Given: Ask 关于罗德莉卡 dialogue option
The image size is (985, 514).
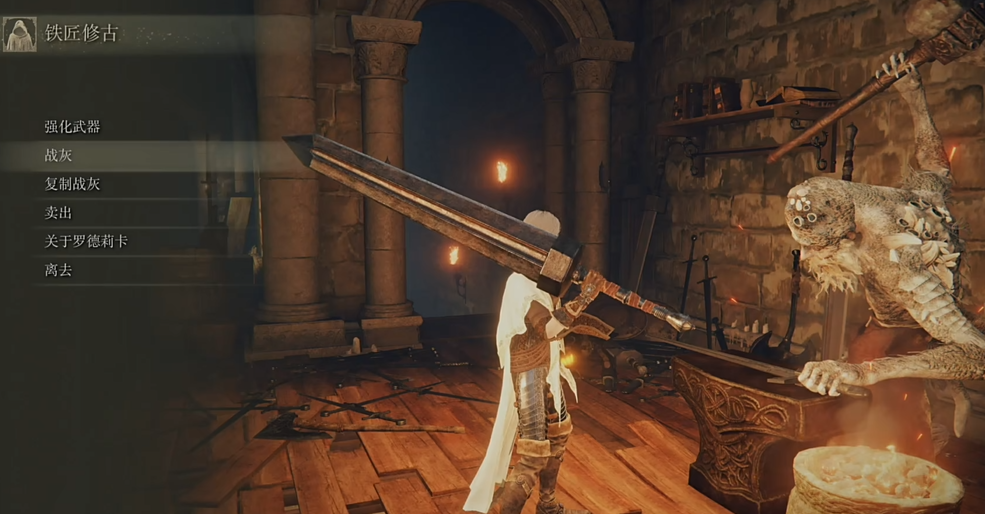Looking at the screenshot, I should click(x=86, y=241).
